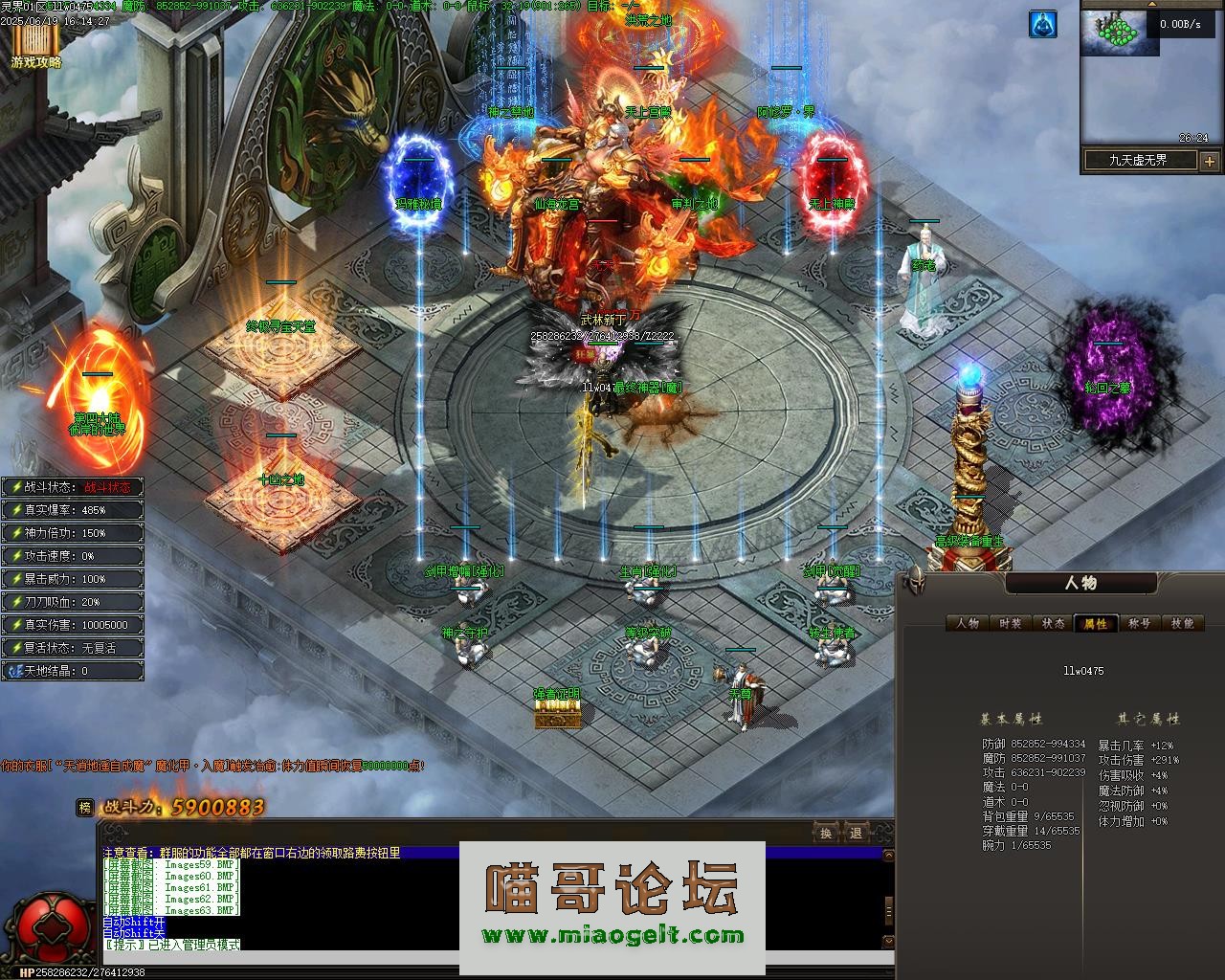
Task: Open the 技能 skills tab
Action: [1182, 623]
